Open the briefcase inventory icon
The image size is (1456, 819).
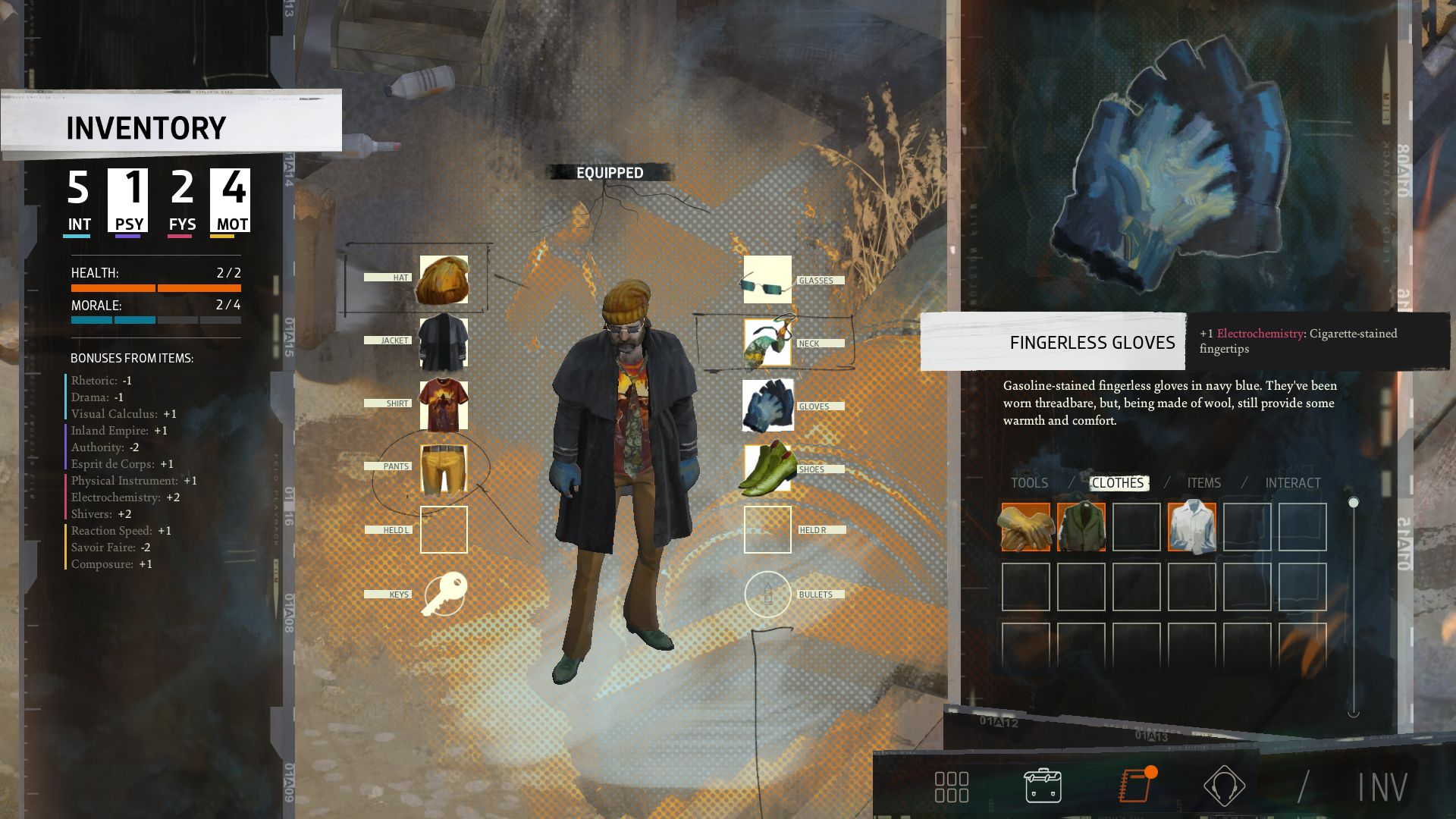(1043, 786)
